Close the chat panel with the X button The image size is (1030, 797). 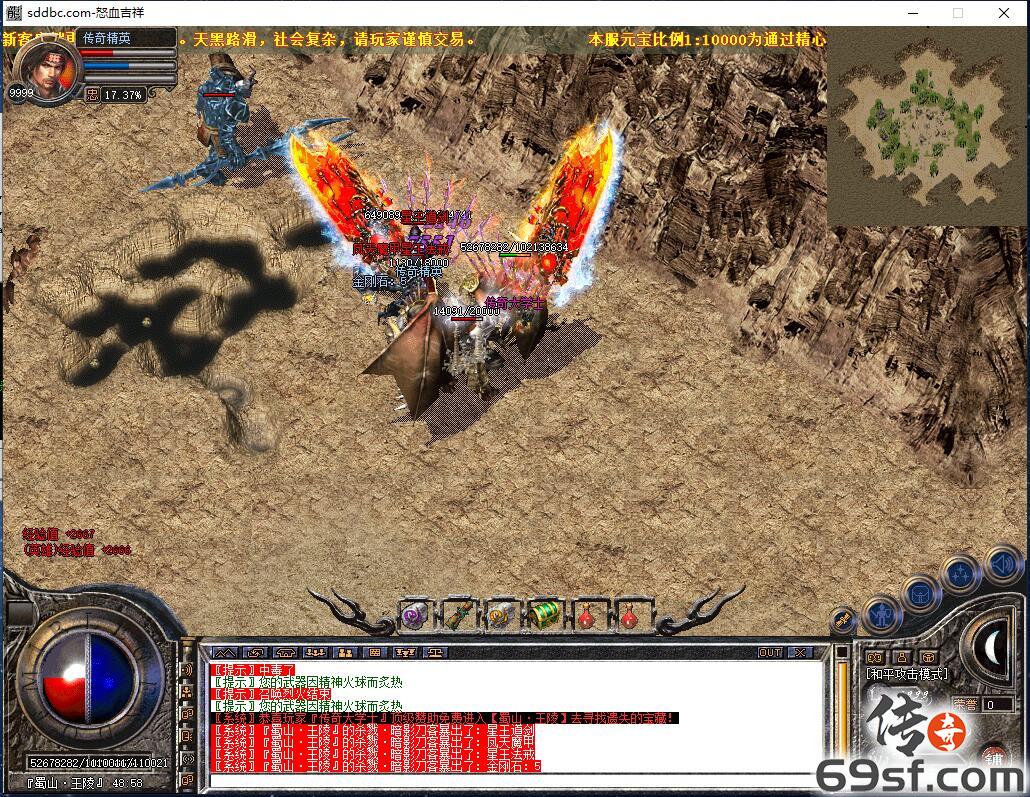coord(801,652)
